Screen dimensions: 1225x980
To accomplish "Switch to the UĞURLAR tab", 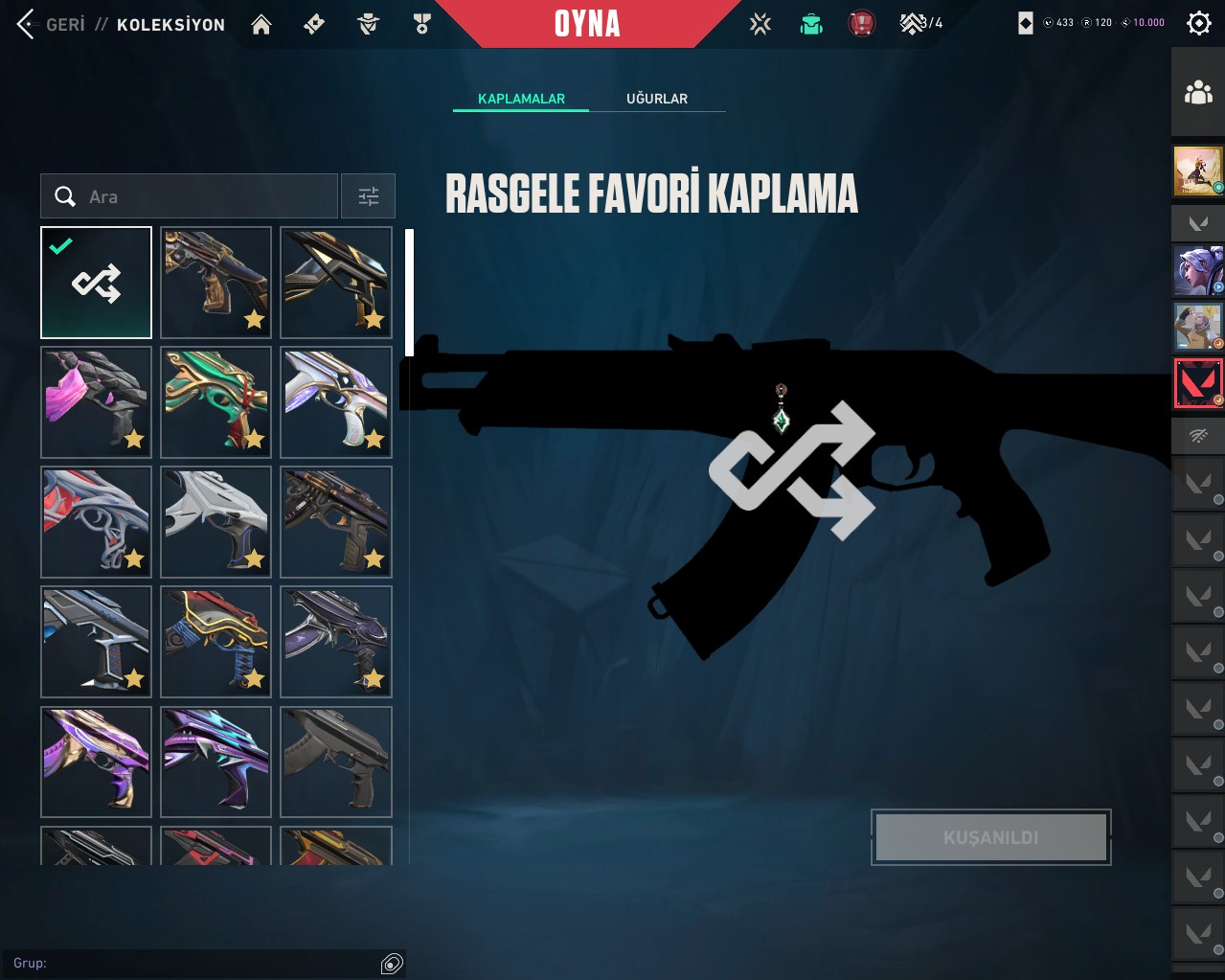I will click(x=657, y=99).
